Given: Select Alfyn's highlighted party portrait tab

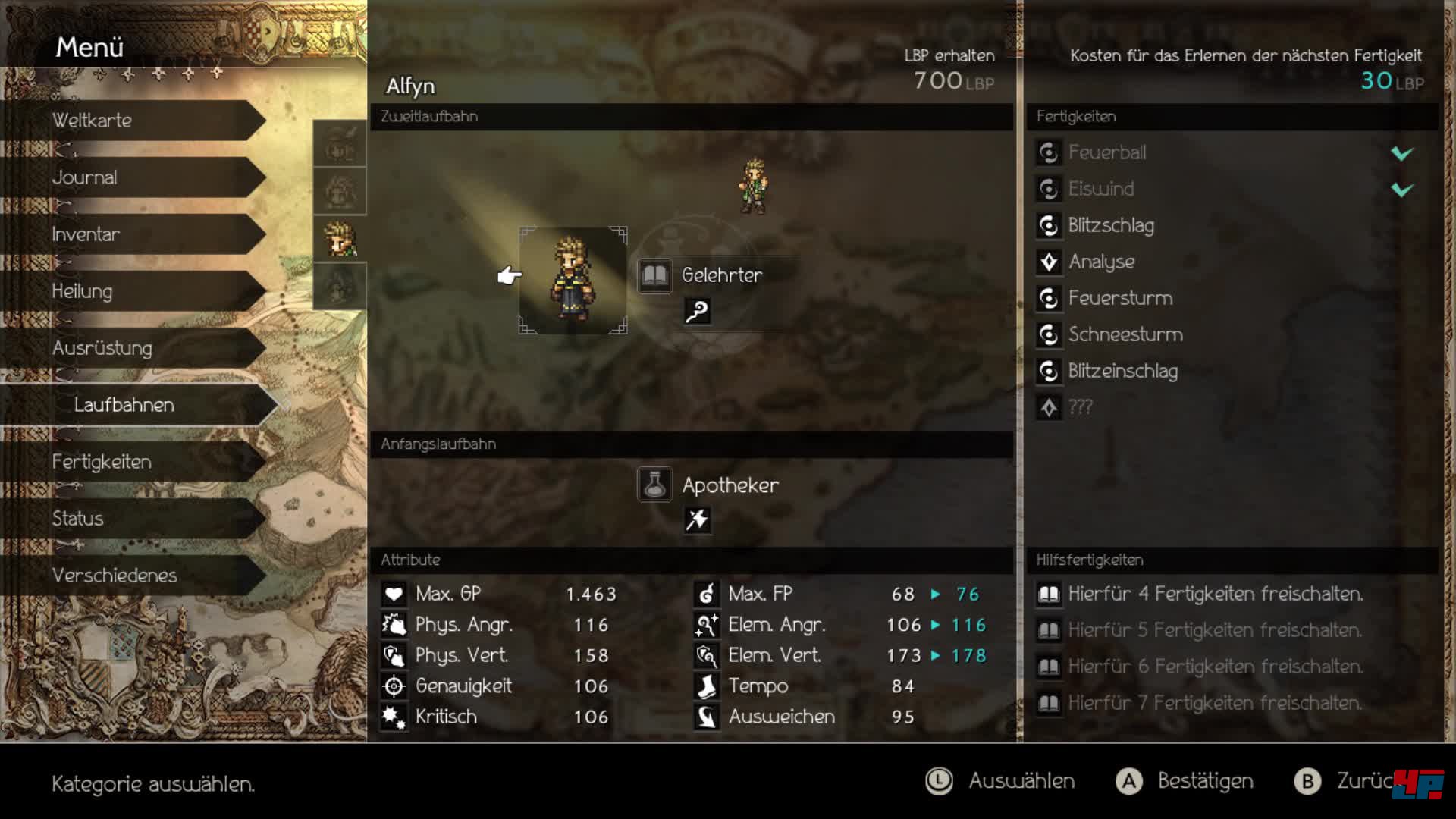Looking at the screenshot, I should tap(340, 240).
